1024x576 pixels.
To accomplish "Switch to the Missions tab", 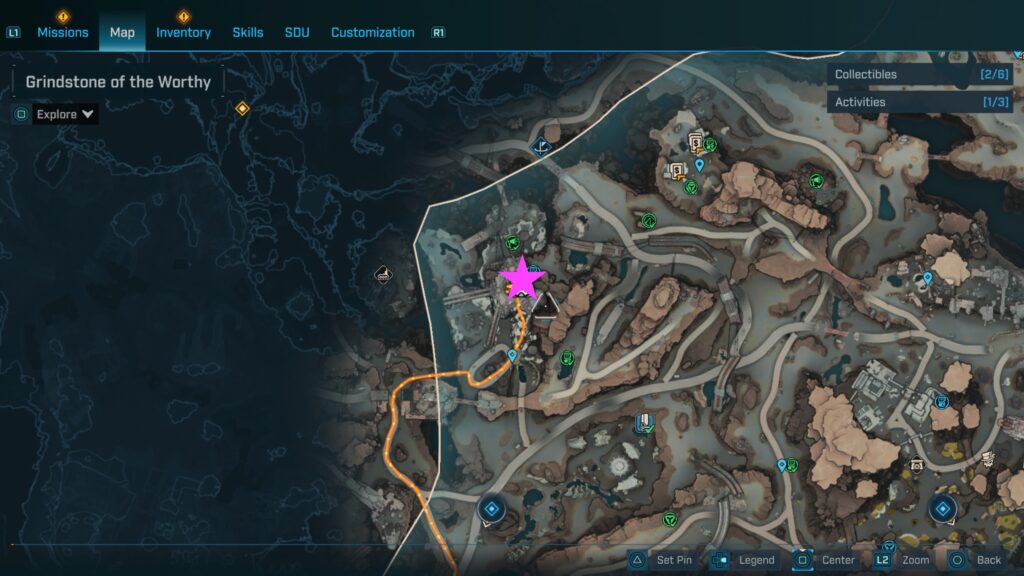I will [63, 32].
